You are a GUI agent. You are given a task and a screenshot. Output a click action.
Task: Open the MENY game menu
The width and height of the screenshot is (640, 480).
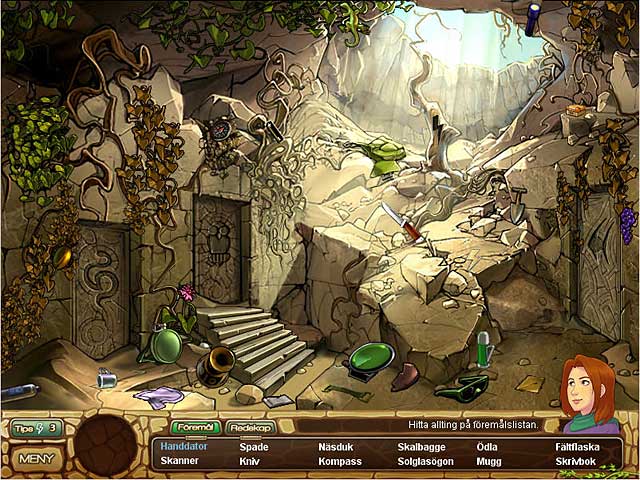[36, 459]
